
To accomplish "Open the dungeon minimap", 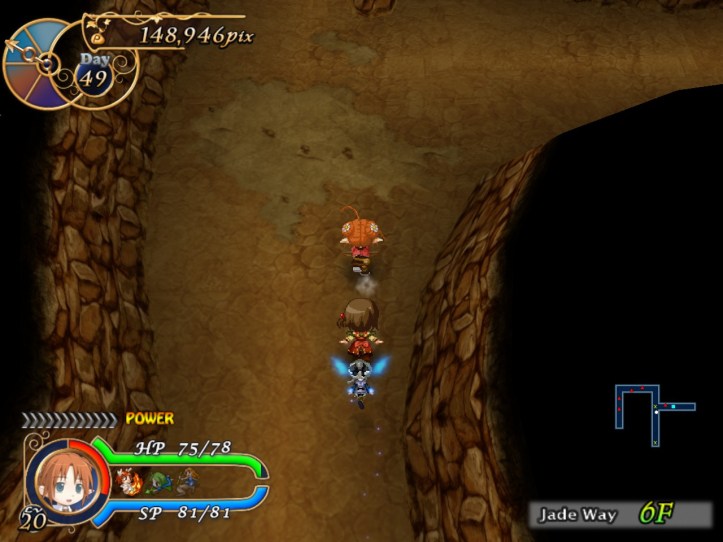I will [x=653, y=412].
